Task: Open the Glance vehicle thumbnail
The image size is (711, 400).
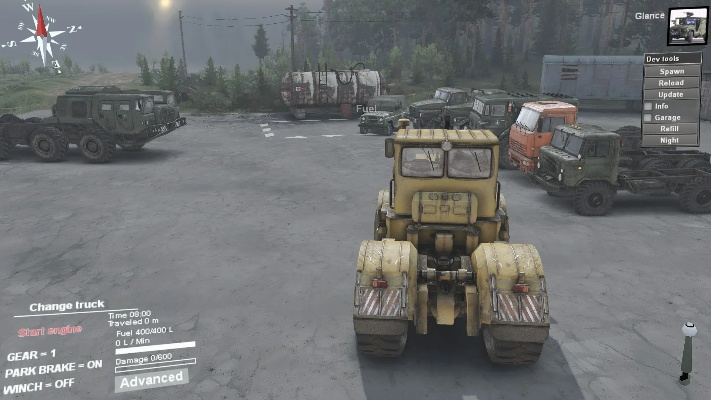Action: click(x=687, y=27)
